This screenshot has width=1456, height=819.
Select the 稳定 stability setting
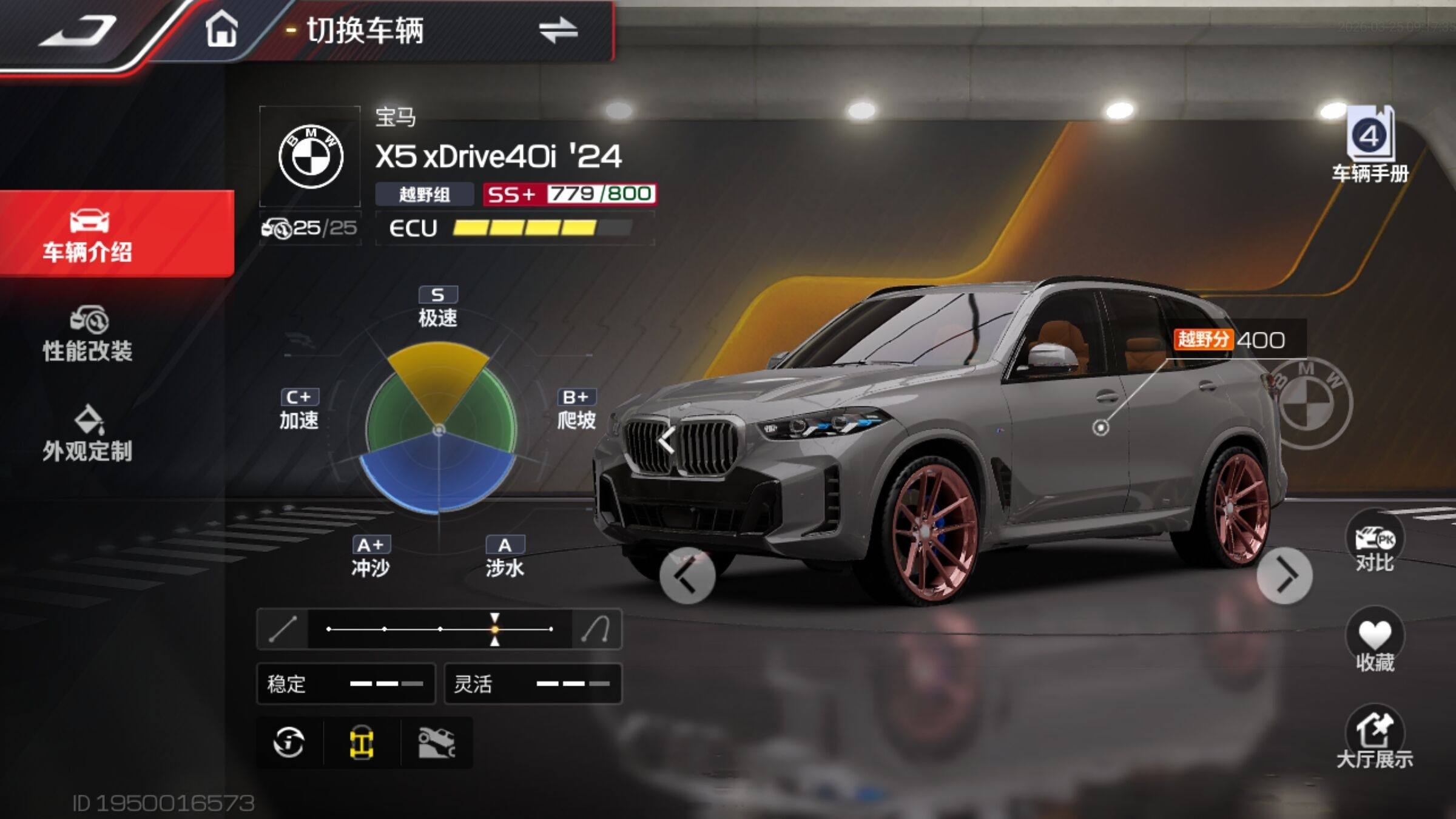(346, 684)
